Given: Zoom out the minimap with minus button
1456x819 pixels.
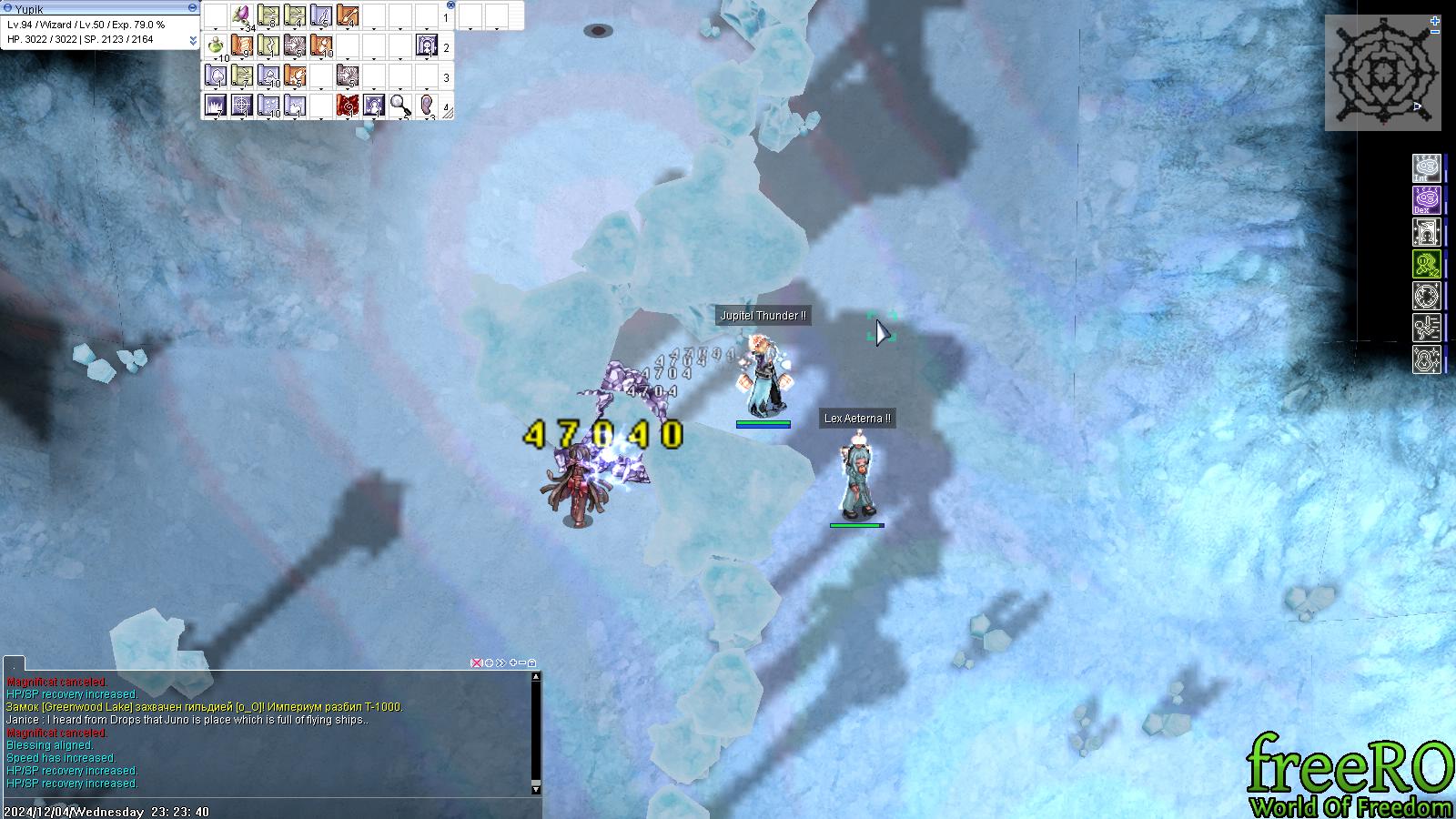Looking at the screenshot, I should pyautogui.click(x=1435, y=32).
